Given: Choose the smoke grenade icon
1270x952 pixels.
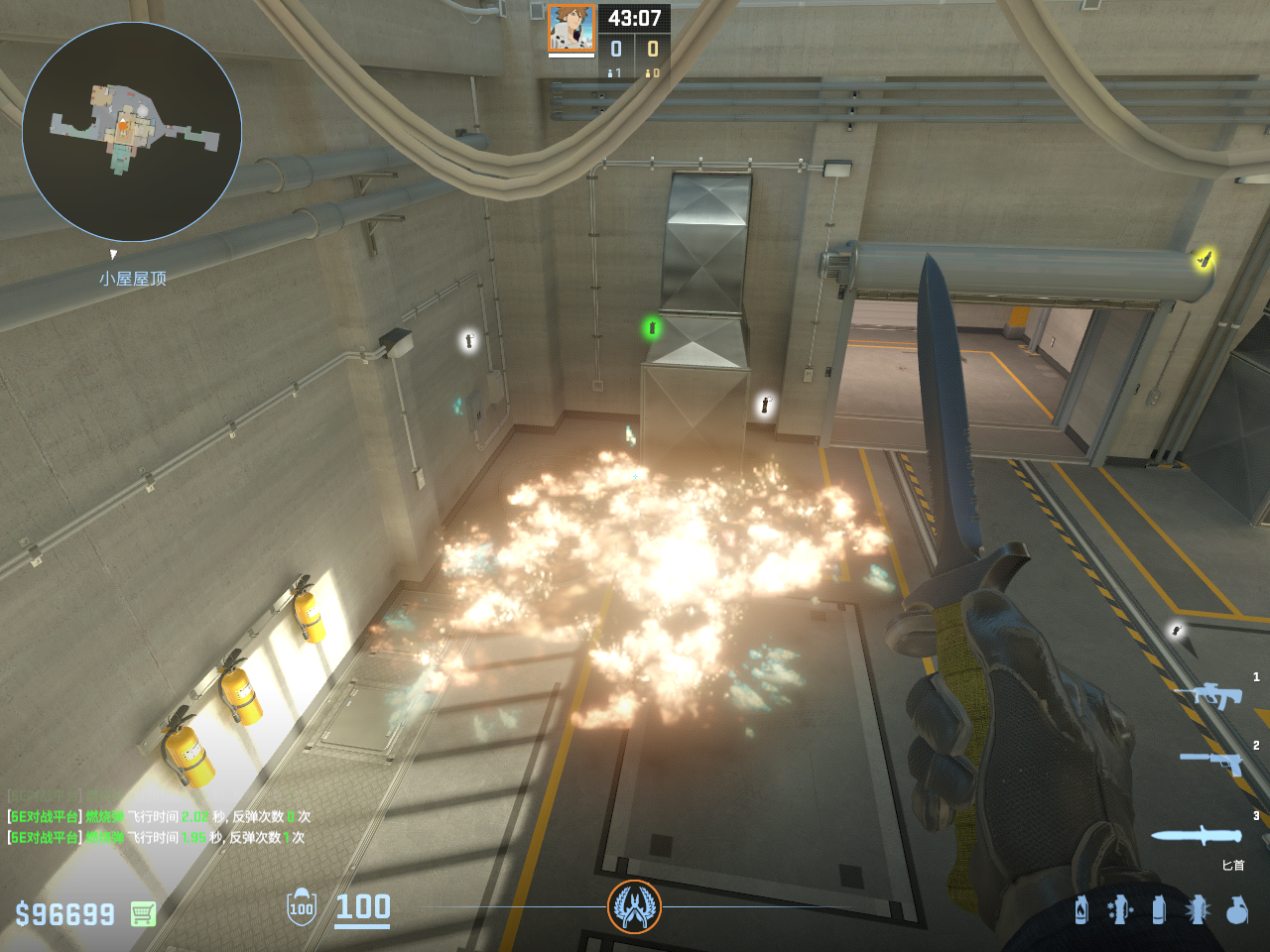Looking at the screenshot, I should 1159,909.
